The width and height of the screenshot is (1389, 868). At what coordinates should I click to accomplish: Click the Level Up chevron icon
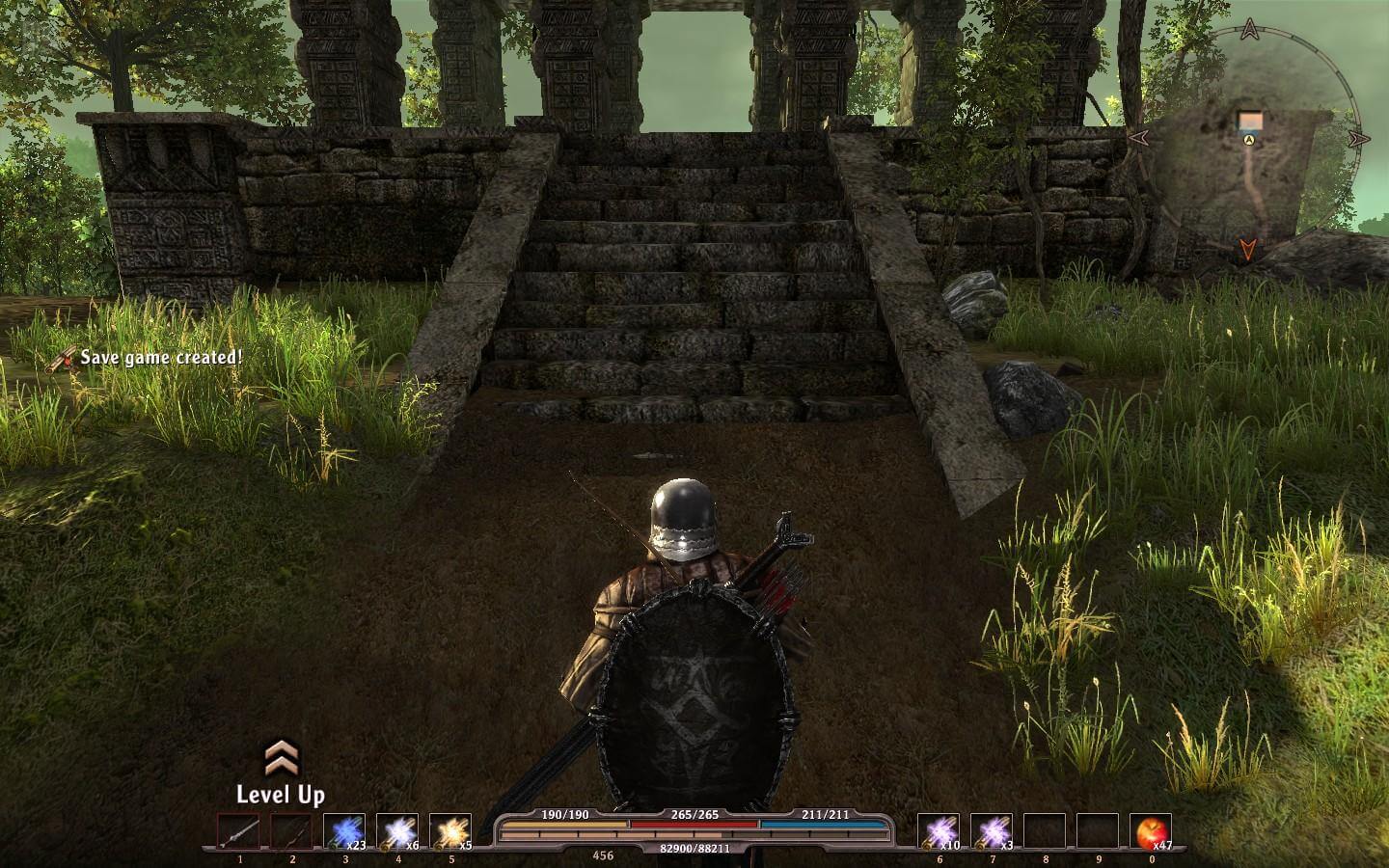pos(280,757)
